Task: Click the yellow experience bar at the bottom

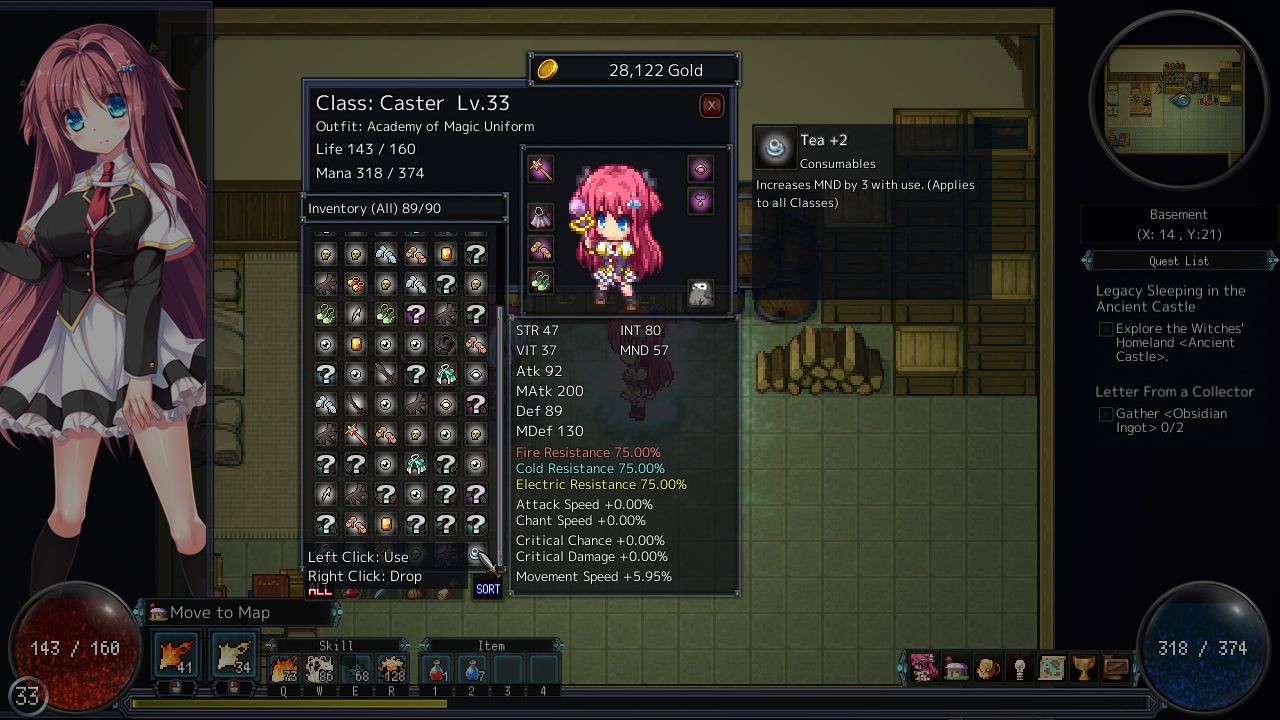Action: [x=300, y=703]
